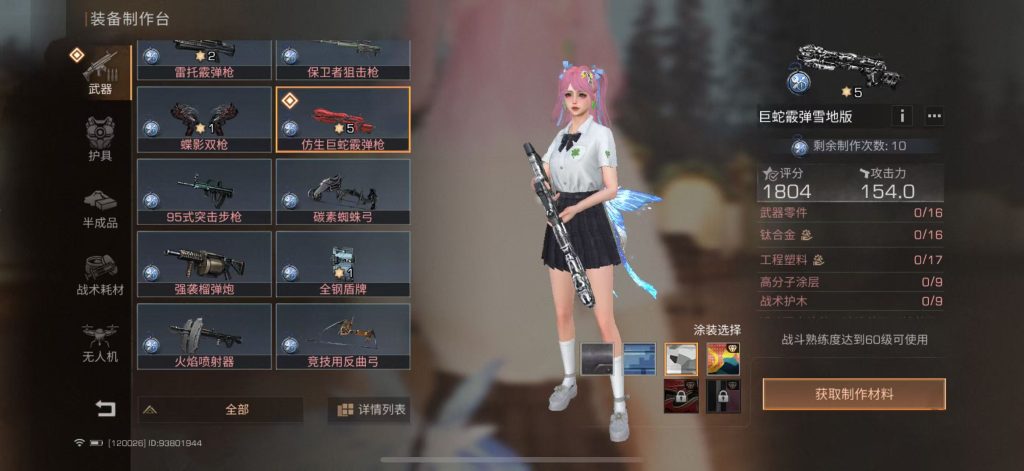Viewport: 1024px width, 471px height.
Task: Select the 强袭榴弹炮 grenade launcher slot
Action: tap(204, 264)
